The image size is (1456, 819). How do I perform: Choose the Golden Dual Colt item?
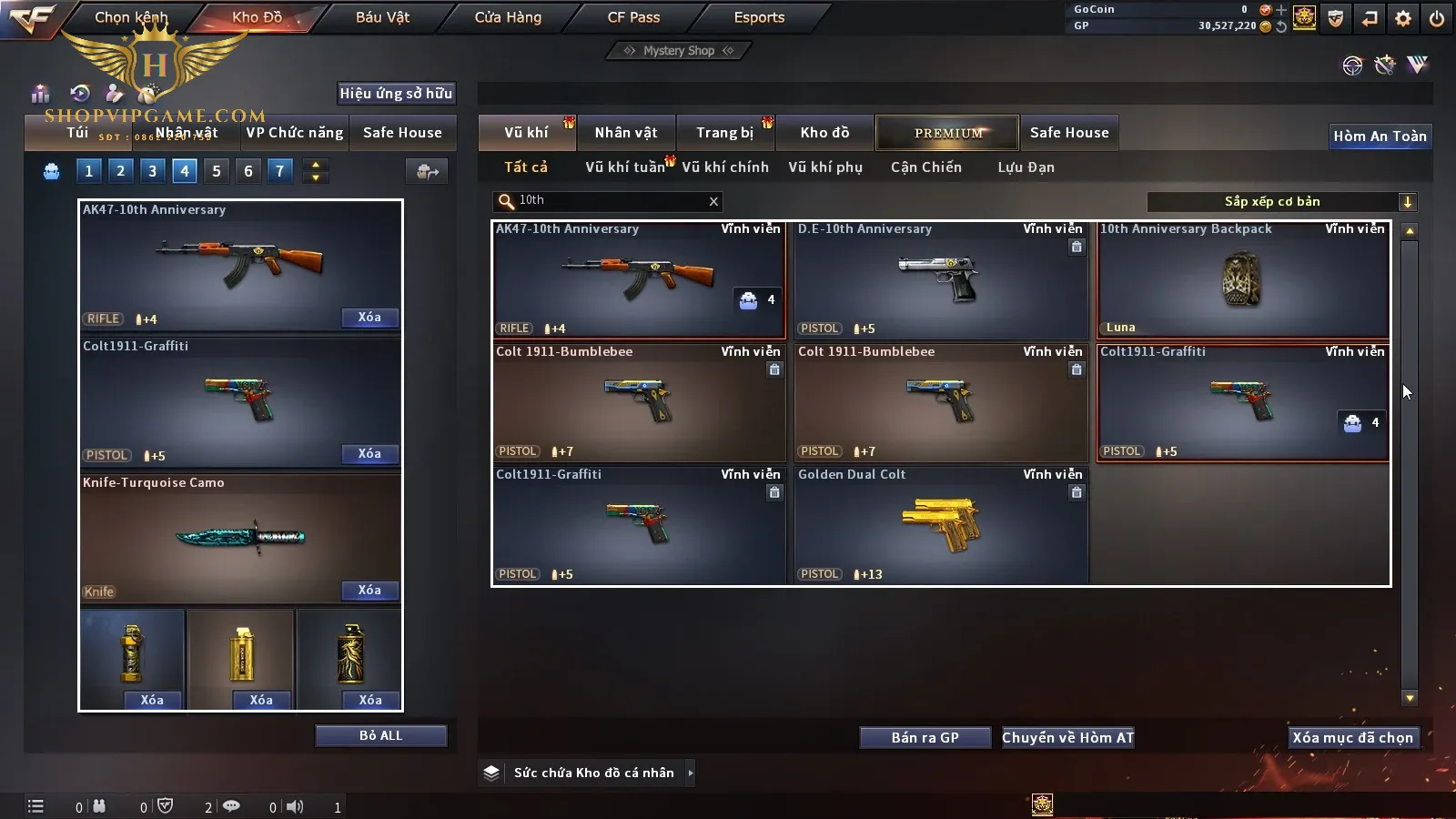click(941, 526)
